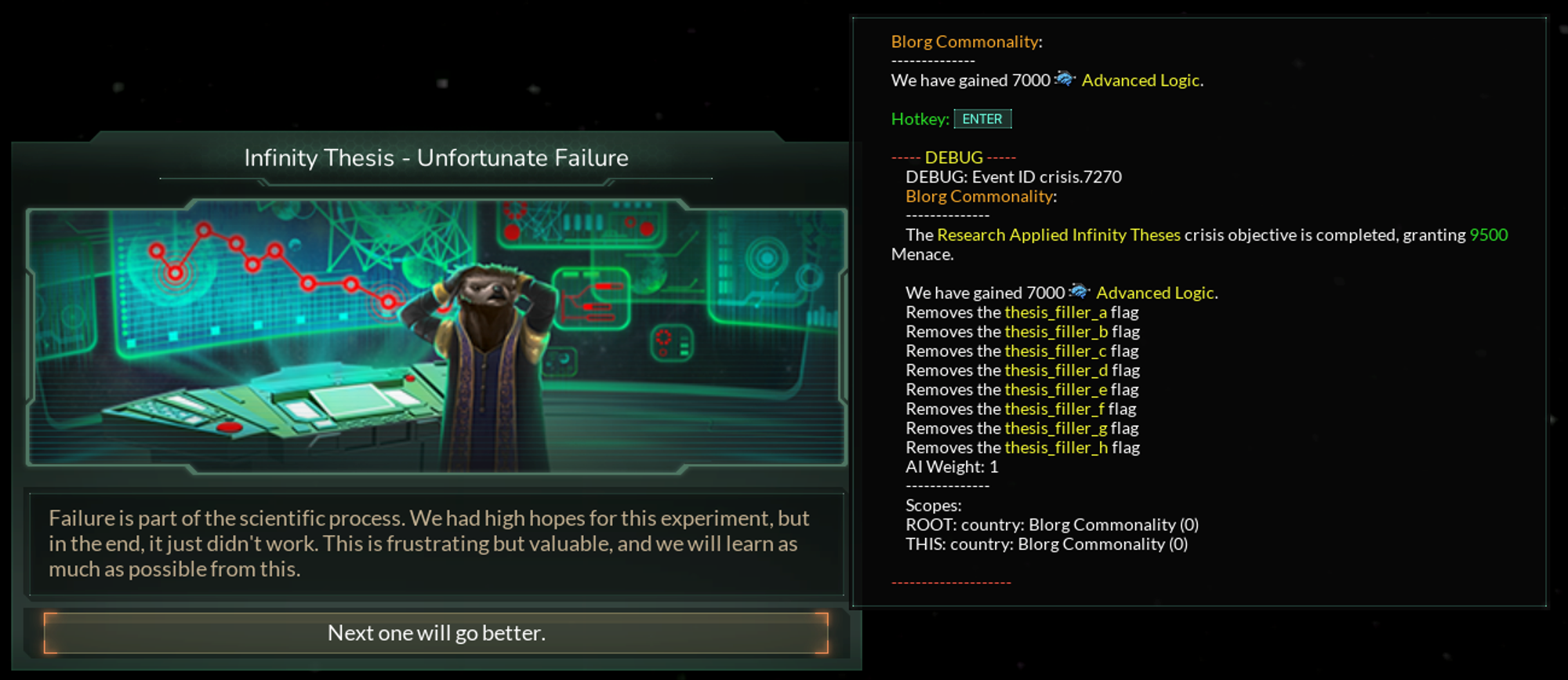This screenshot has height=680, width=1568.
Task: Select the THIS: country: Blorg Commonality scope entry
Action: point(1046,543)
